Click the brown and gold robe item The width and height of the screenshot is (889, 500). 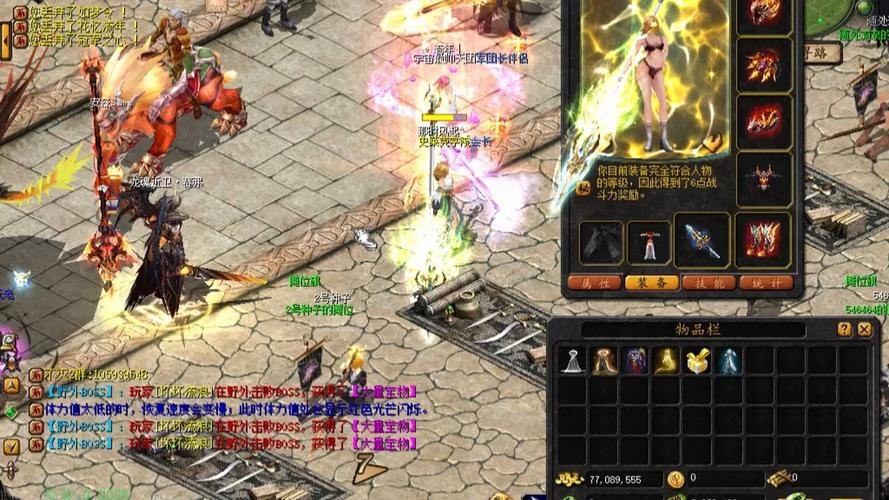point(604,361)
